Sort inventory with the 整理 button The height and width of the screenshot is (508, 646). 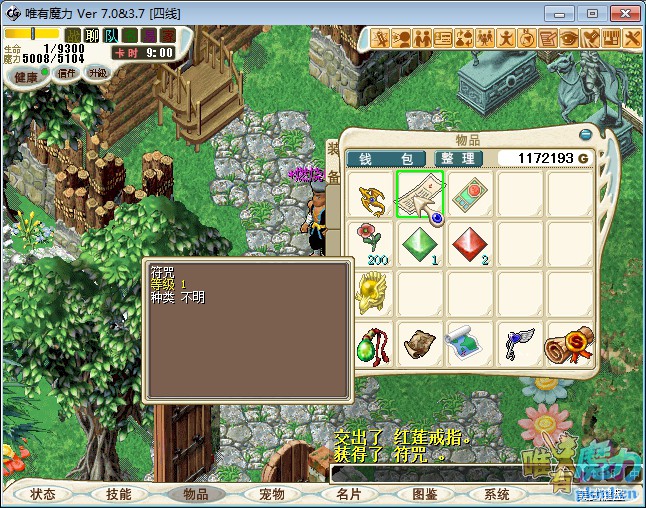tap(458, 159)
